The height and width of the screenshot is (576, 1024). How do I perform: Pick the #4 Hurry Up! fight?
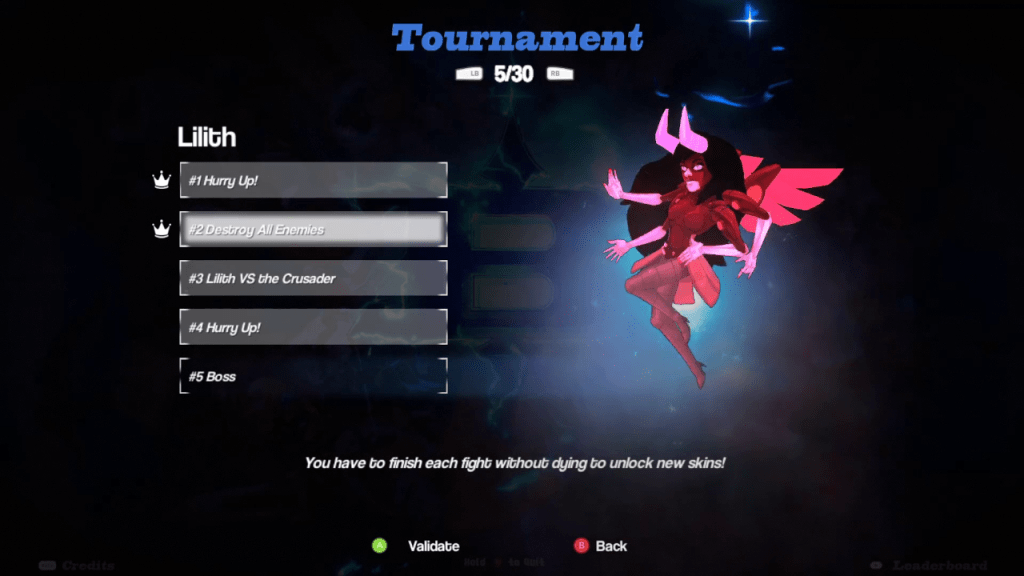tap(313, 327)
